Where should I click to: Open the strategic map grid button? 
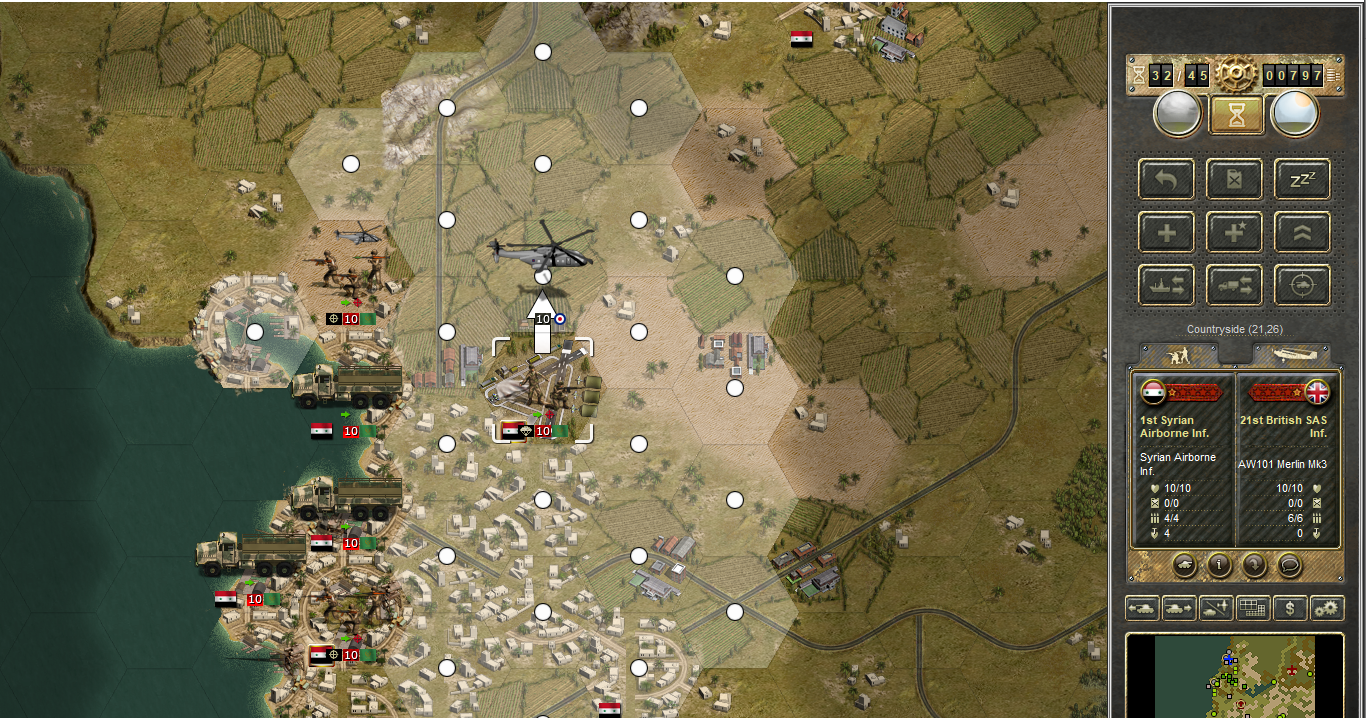click(x=1253, y=607)
